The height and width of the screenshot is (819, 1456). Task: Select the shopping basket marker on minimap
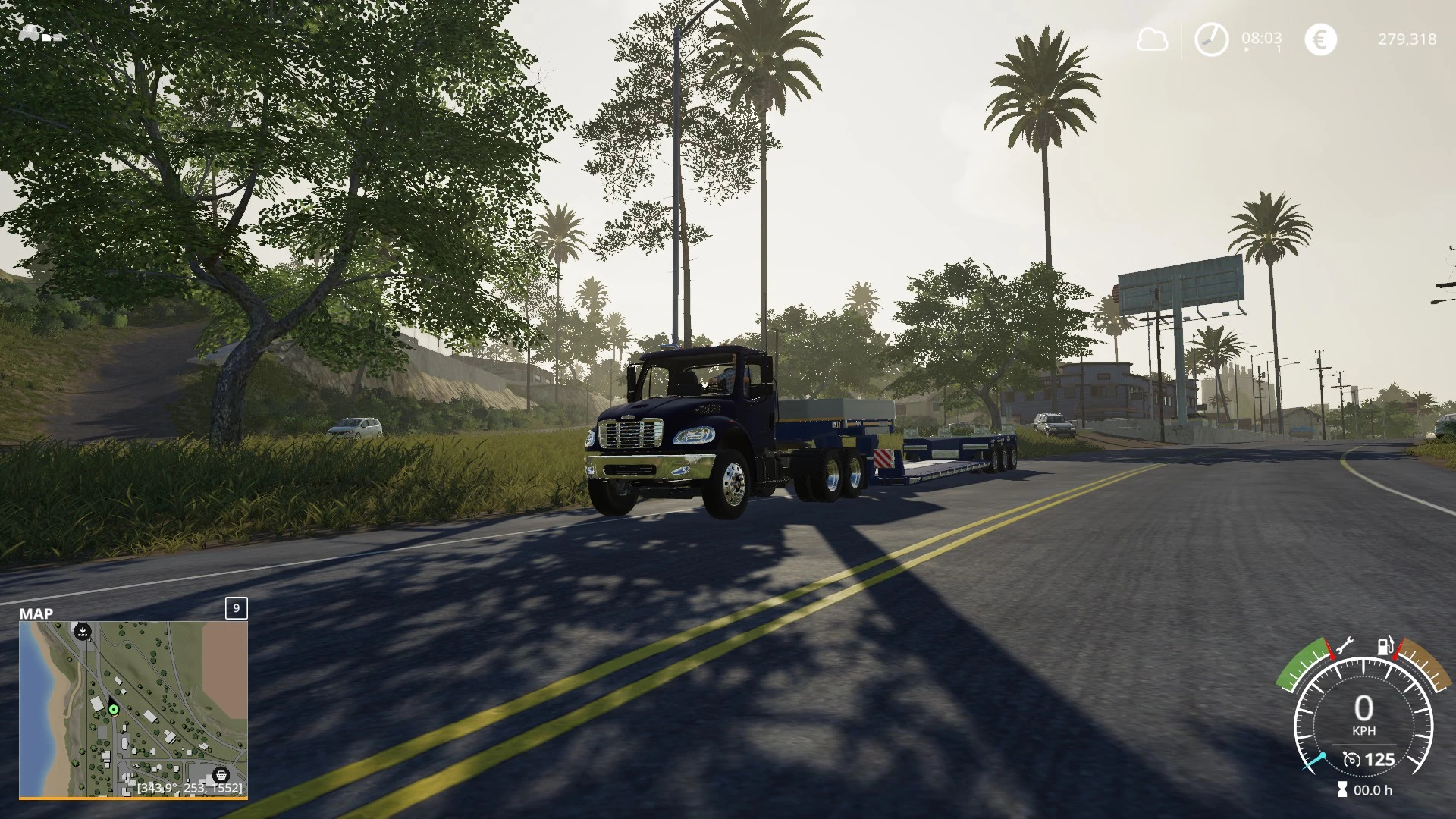pyautogui.click(x=221, y=775)
